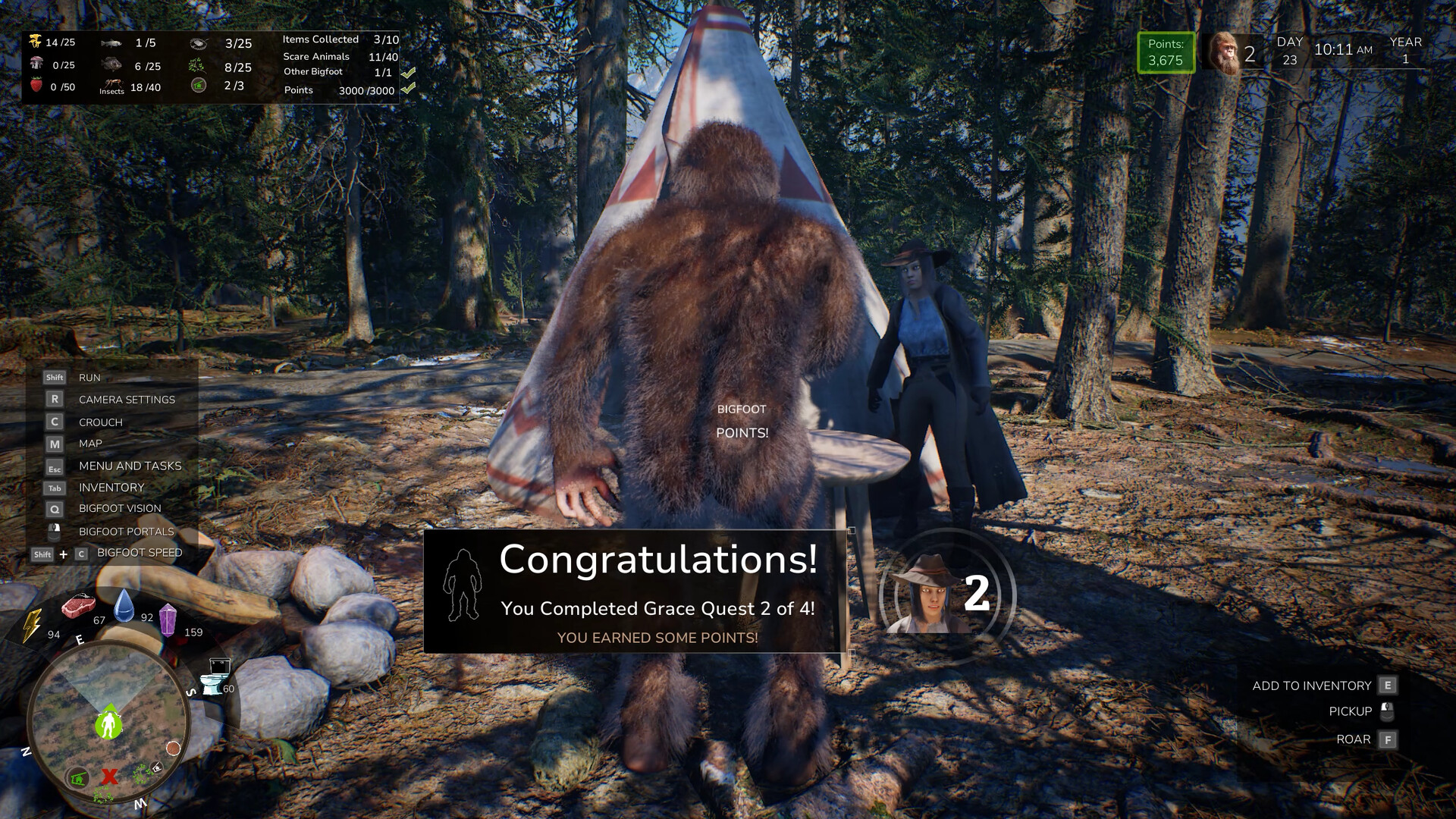Toggle the checkmark next to Other Bigfoot

[410, 72]
